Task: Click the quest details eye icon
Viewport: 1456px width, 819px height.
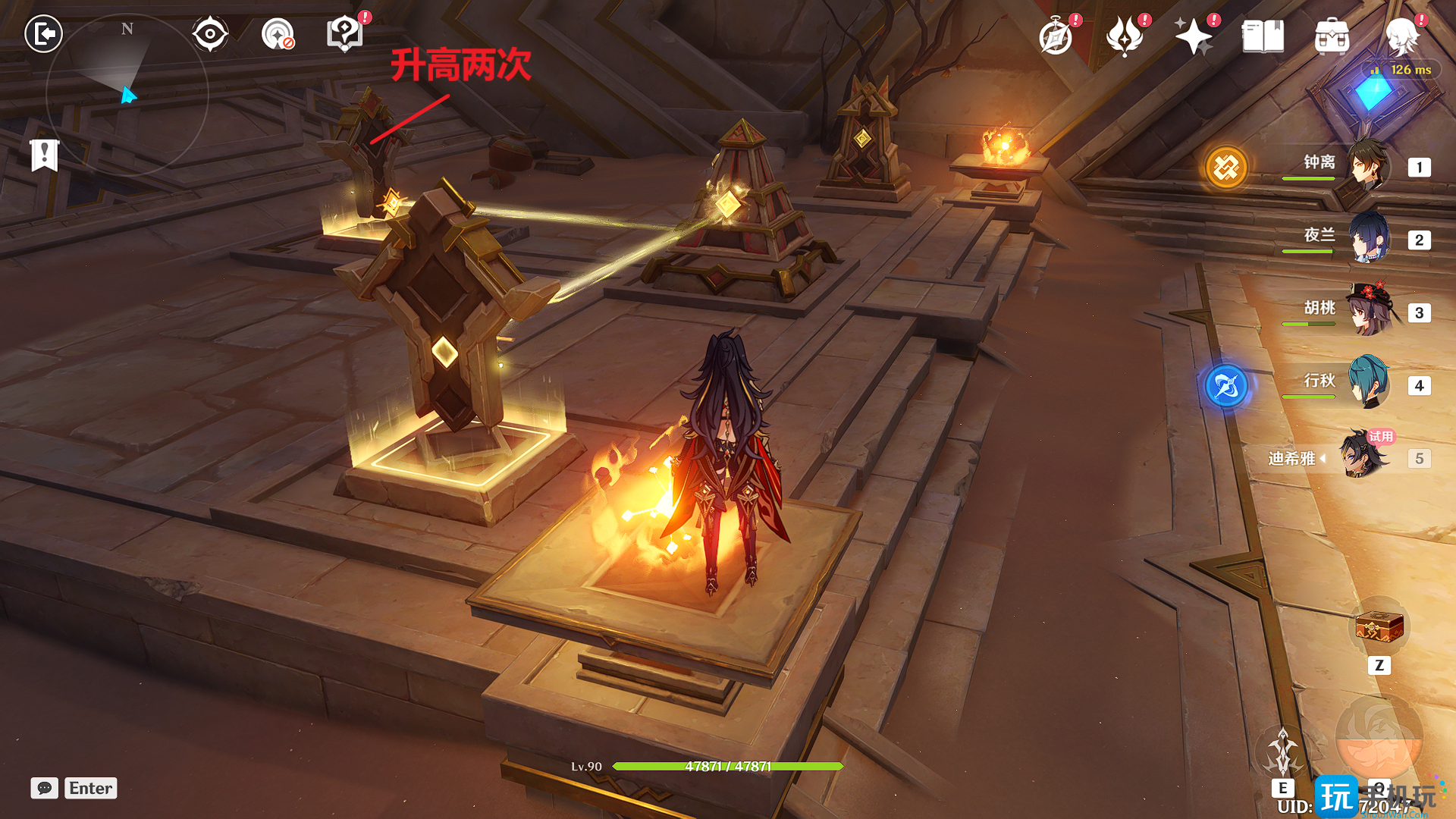Action: [x=210, y=33]
